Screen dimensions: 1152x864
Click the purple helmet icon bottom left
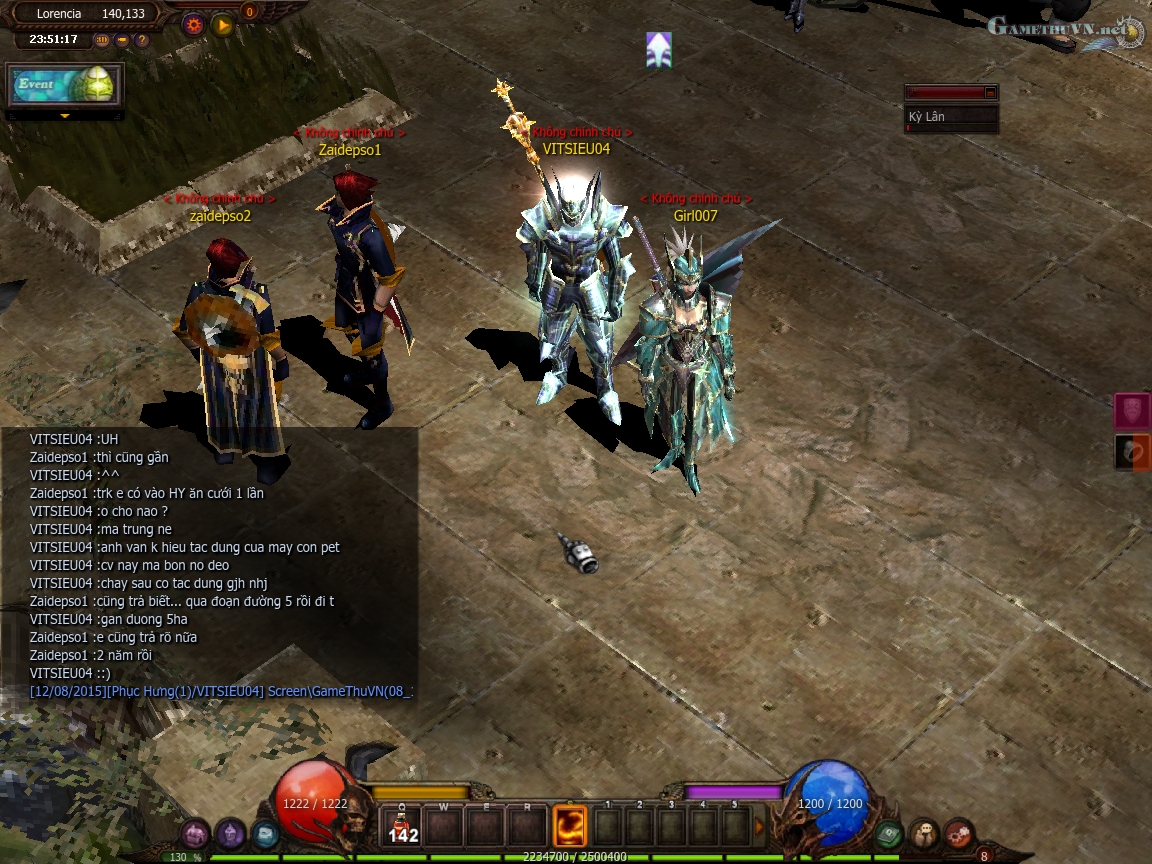click(195, 833)
